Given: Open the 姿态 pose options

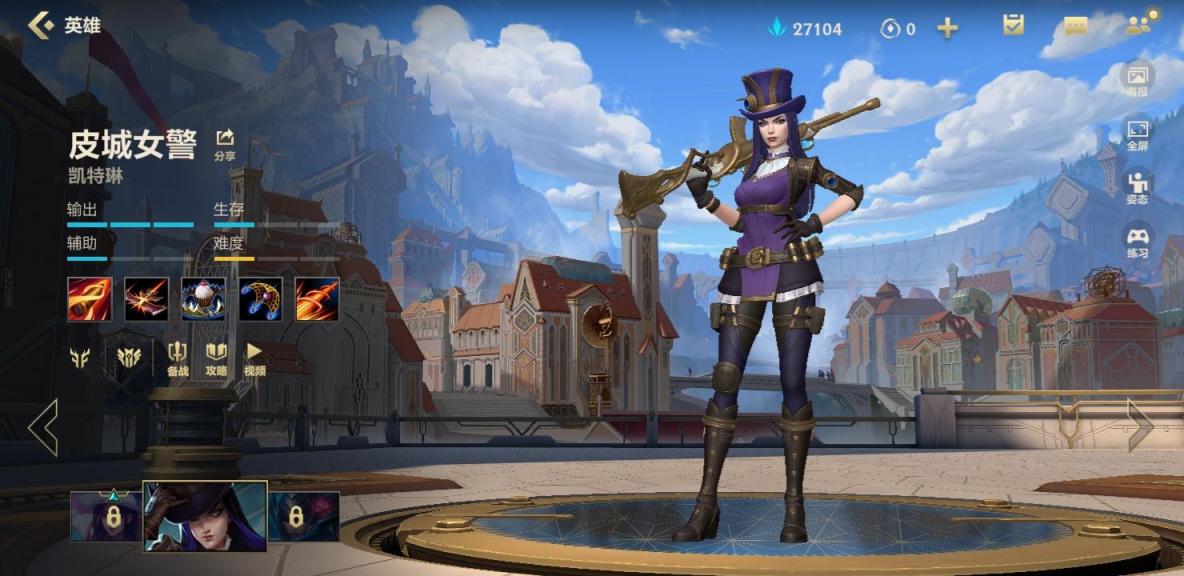Looking at the screenshot, I should (x=1137, y=187).
